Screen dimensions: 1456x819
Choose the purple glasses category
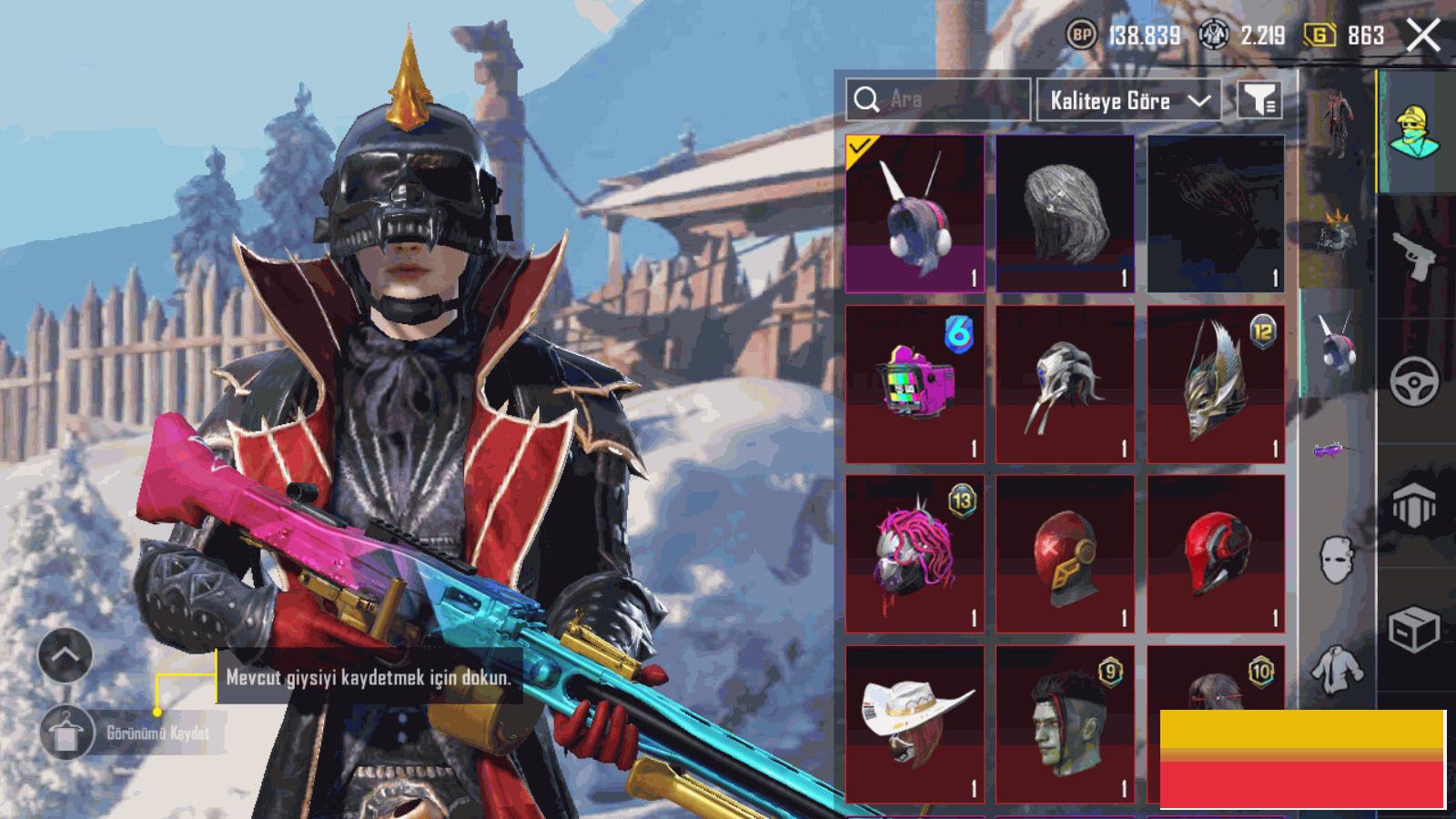(x=1336, y=450)
